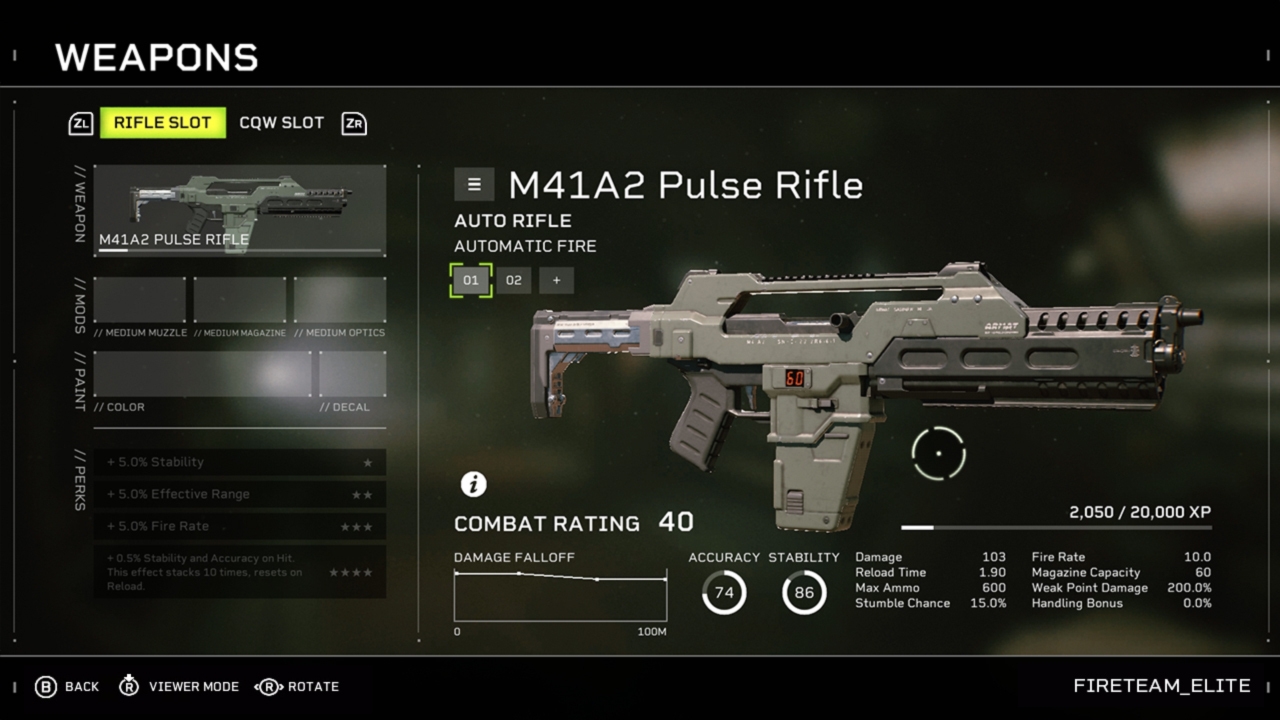Open the Medium Muzzle mod slot
The height and width of the screenshot is (720, 1280).
[x=139, y=300]
